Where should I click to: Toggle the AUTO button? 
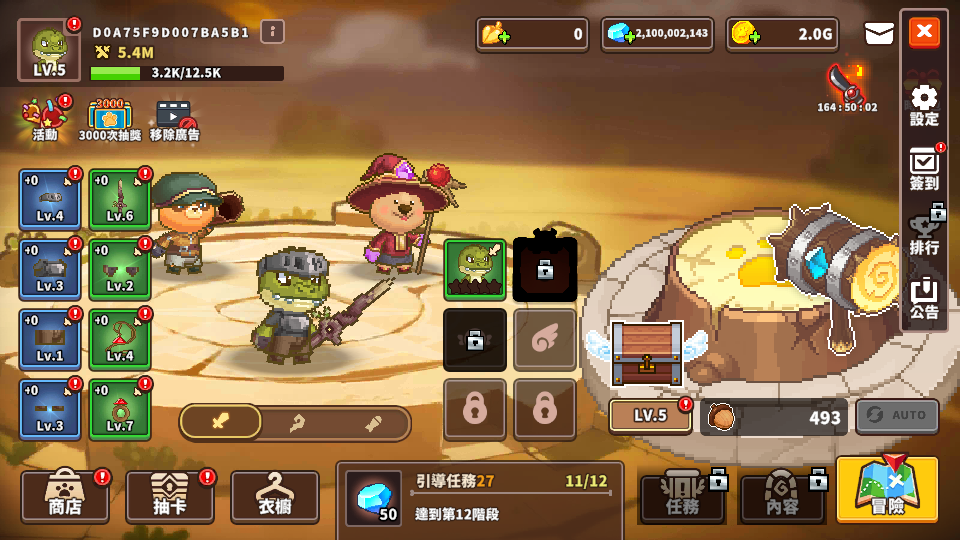(x=897, y=416)
